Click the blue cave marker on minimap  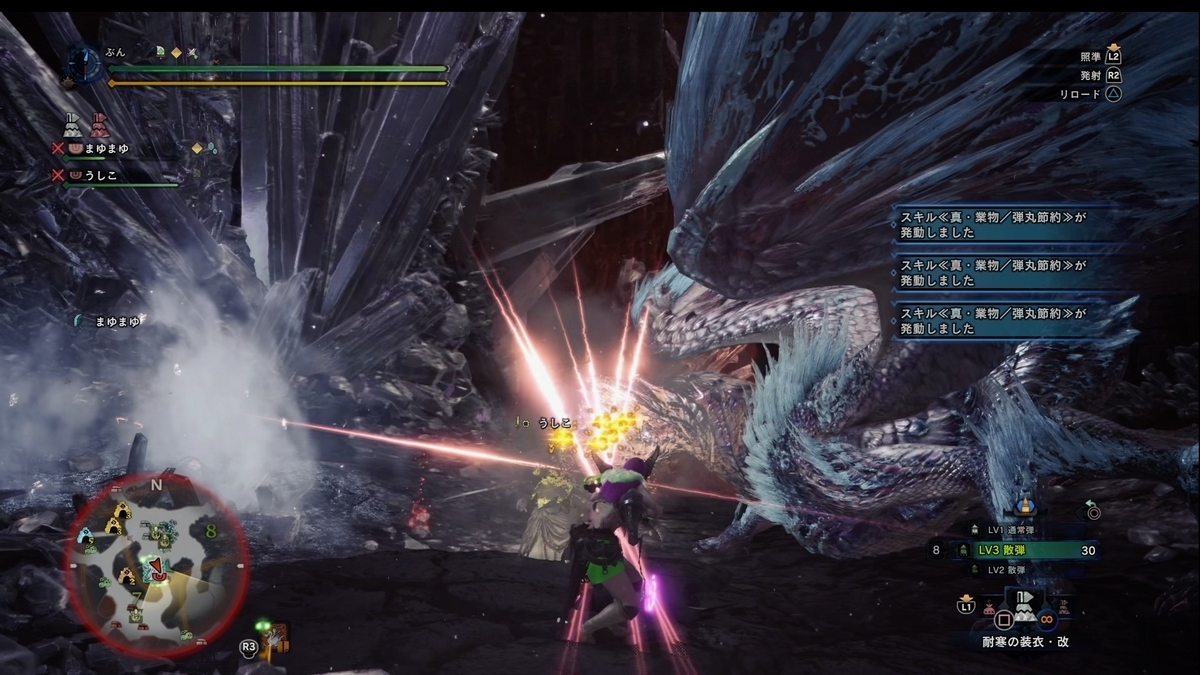[x=86, y=536]
